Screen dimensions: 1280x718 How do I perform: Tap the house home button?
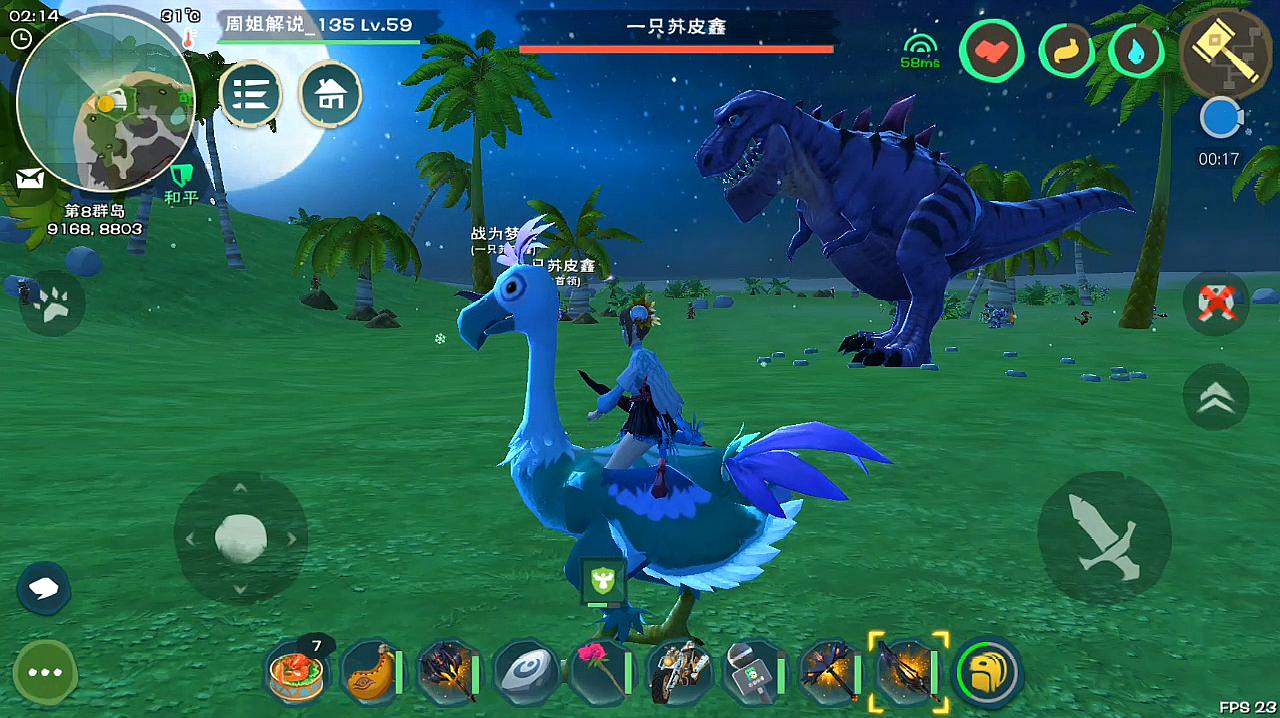(331, 95)
